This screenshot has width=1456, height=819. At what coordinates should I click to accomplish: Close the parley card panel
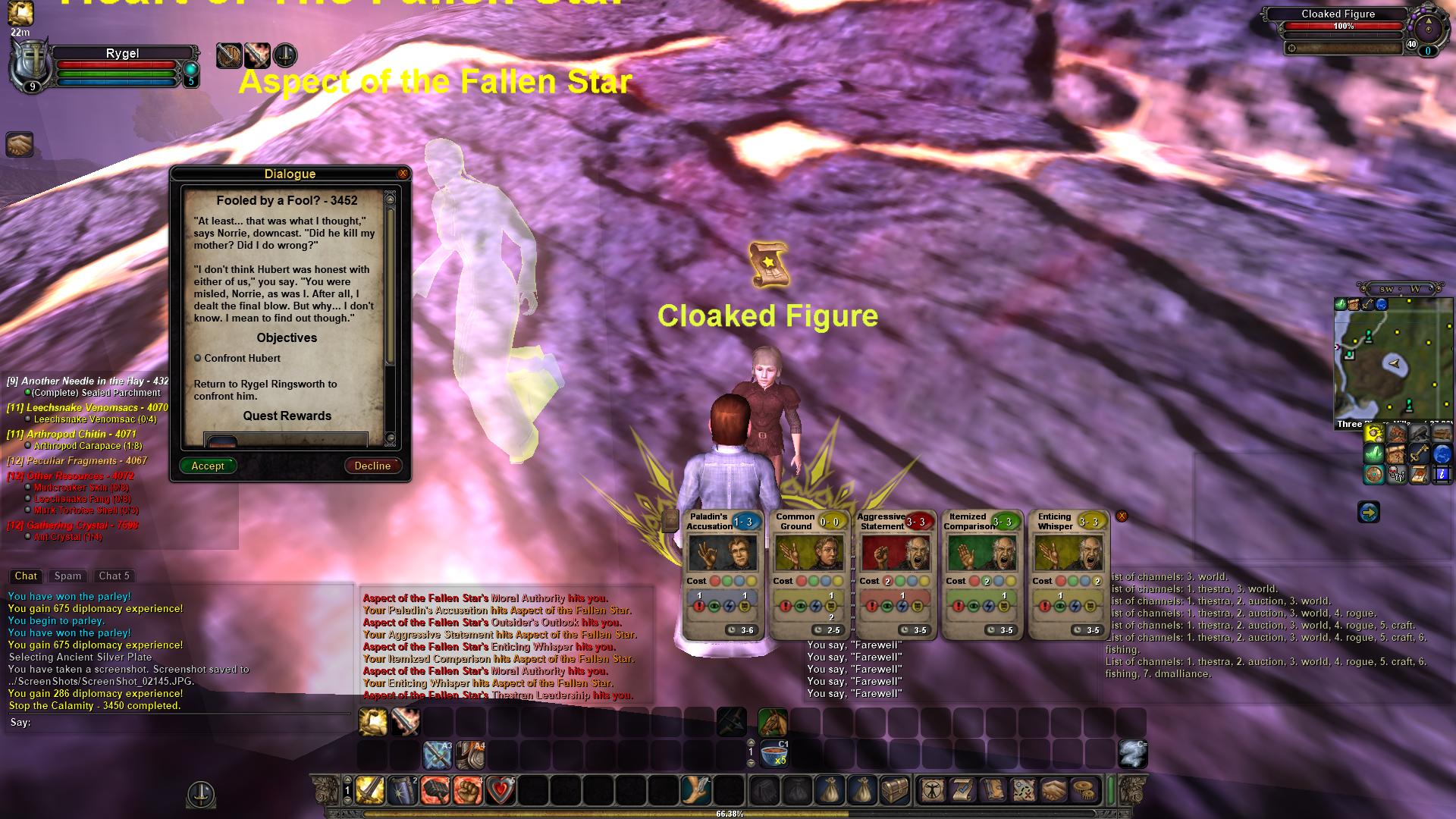pos(1122,516)
